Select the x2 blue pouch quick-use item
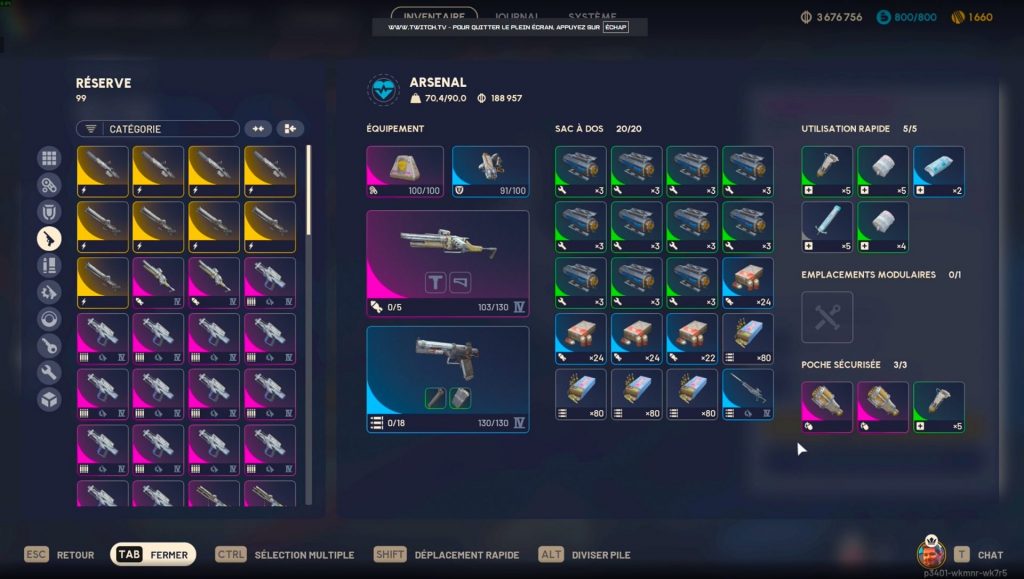1024x579 pixels. (x=938, y=172)
